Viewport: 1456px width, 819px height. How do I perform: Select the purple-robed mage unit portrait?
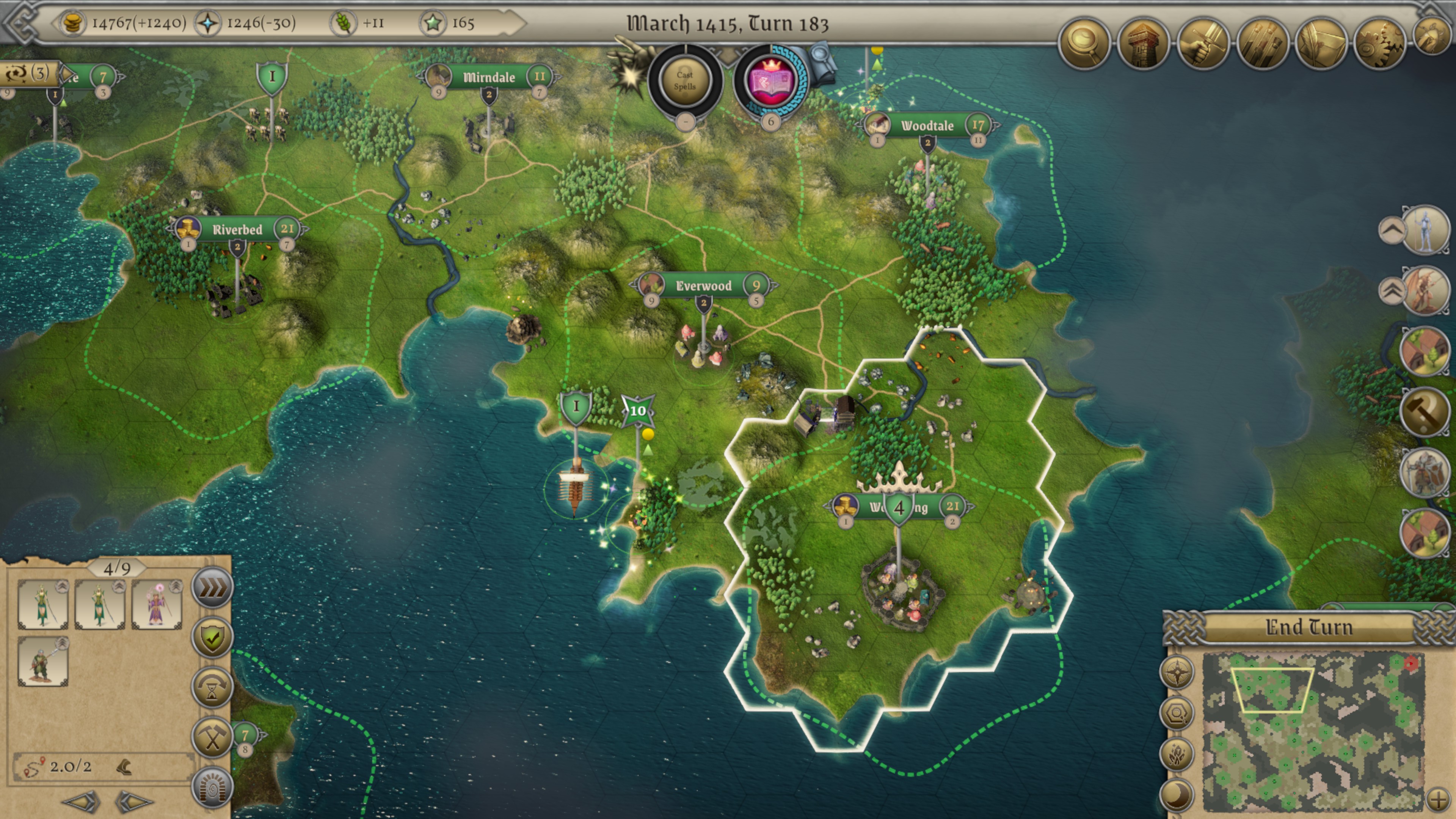pos(157,605)
